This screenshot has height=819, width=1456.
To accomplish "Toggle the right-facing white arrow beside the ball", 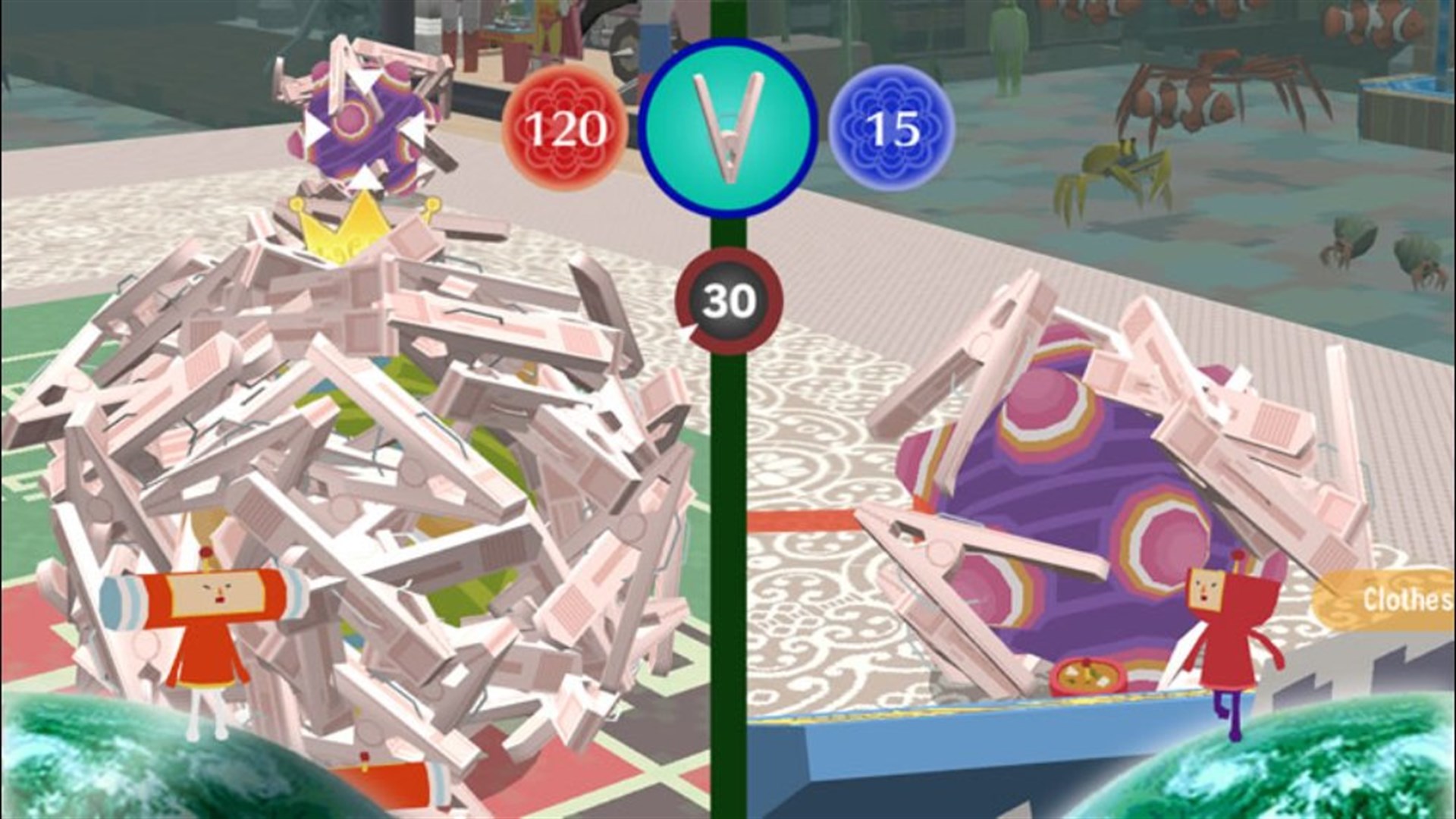I will pos(416,129).
